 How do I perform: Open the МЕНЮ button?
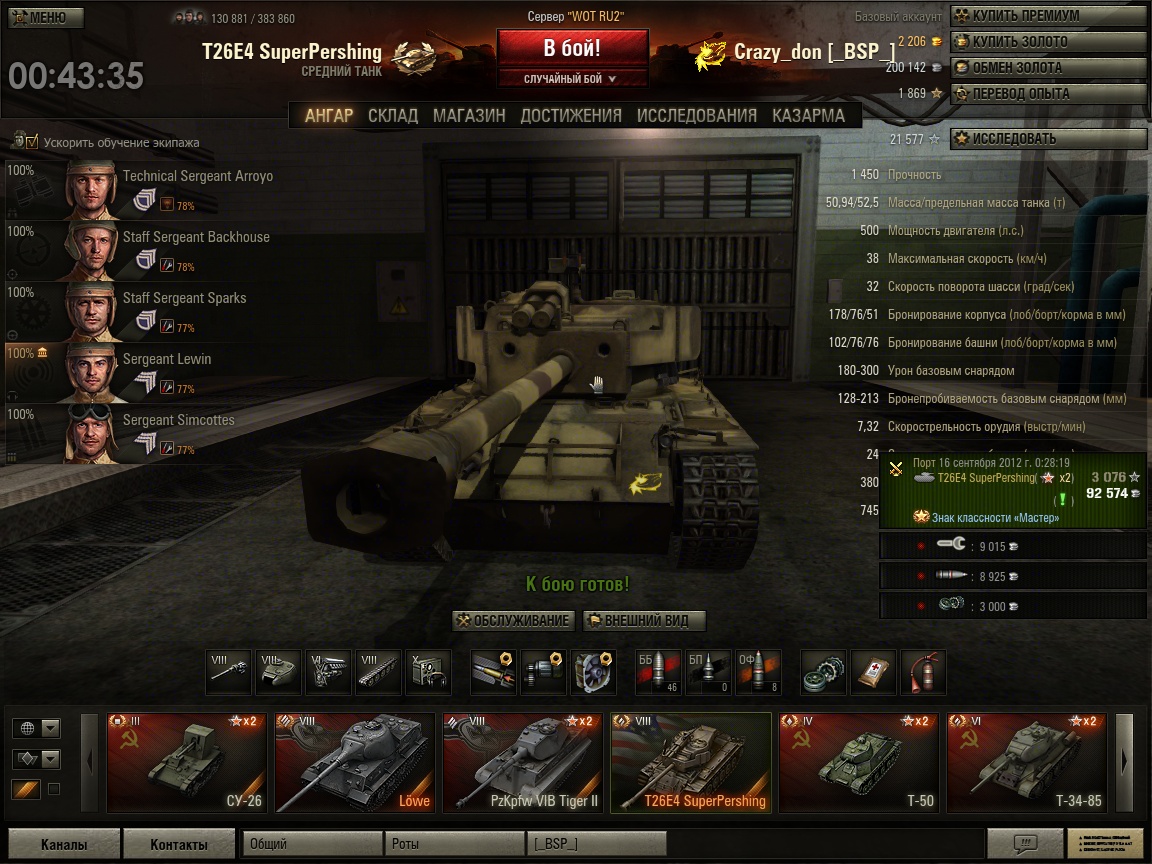click(x=46, y=17)
